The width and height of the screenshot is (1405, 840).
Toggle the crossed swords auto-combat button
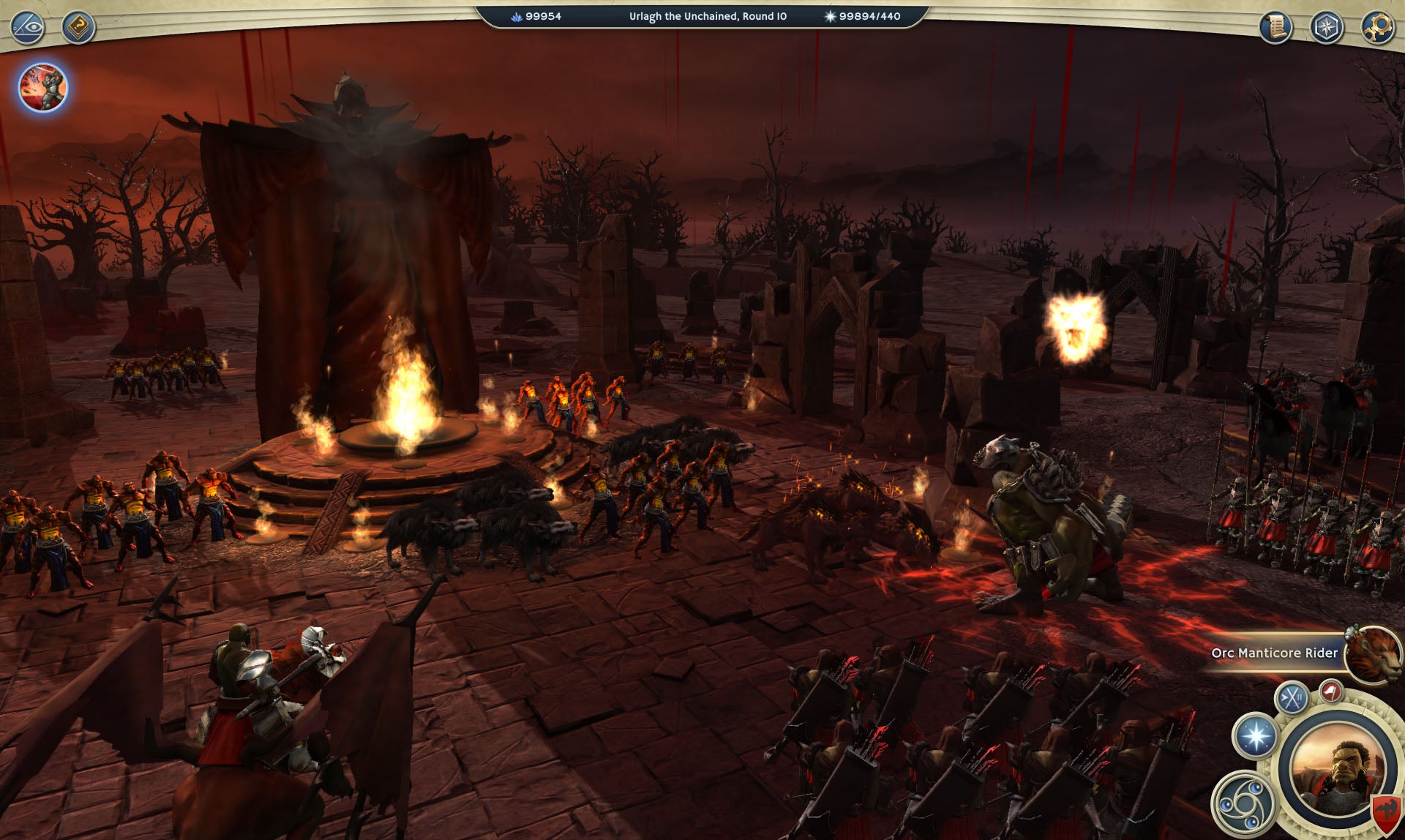coord(1292,697)
